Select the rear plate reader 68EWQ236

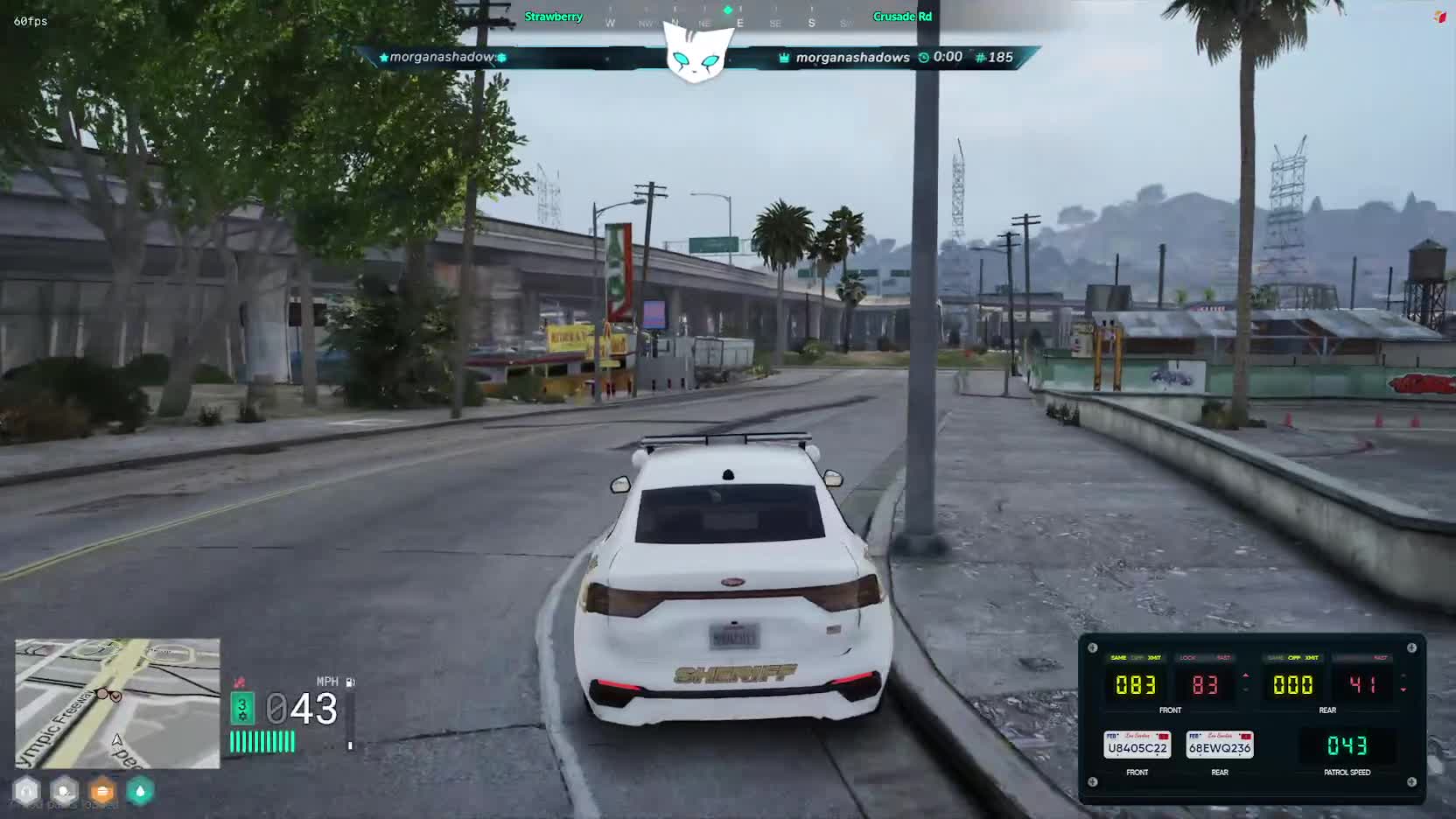point(1220,745)
